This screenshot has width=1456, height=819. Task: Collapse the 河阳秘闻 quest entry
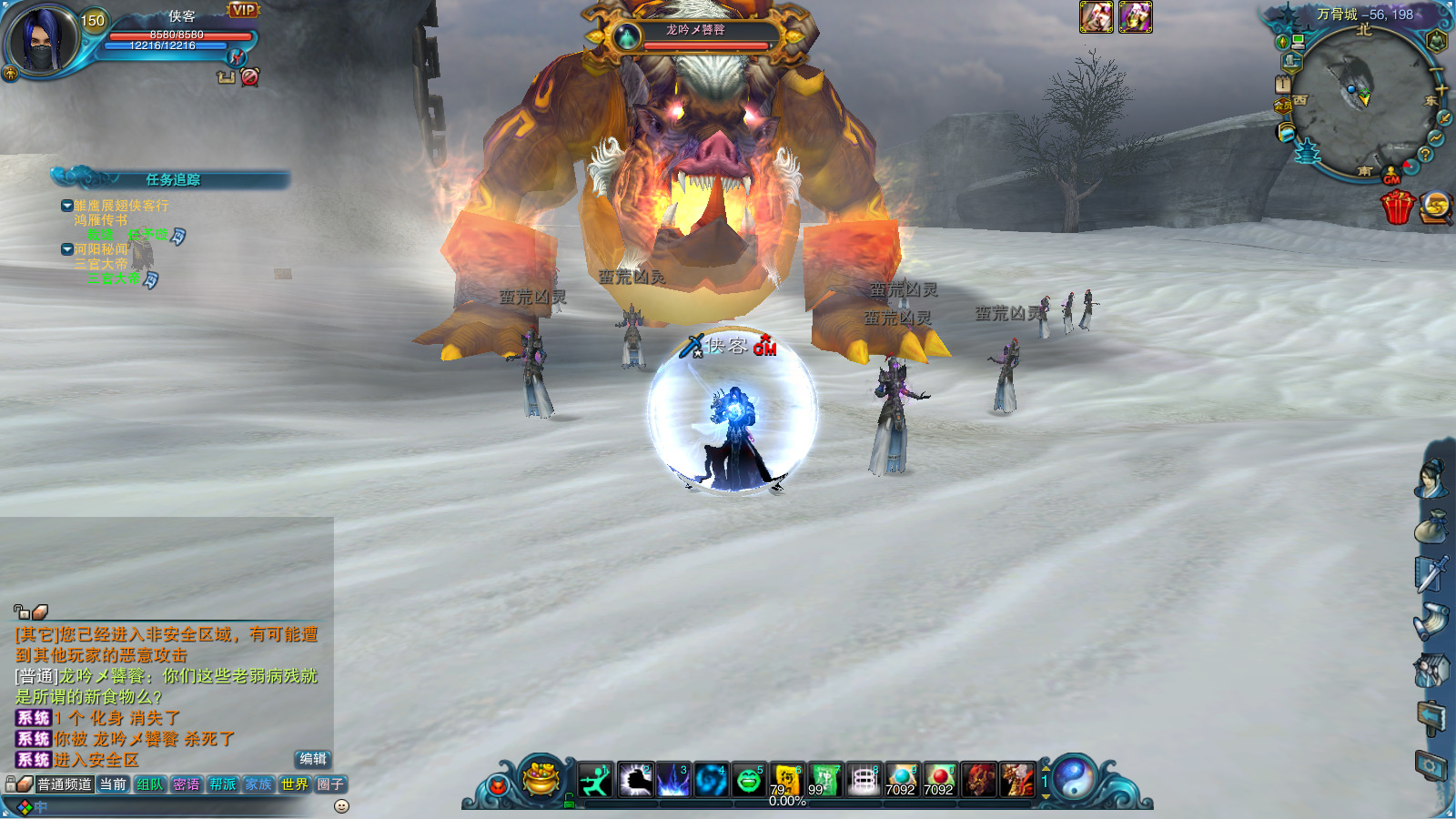(67, 249)
